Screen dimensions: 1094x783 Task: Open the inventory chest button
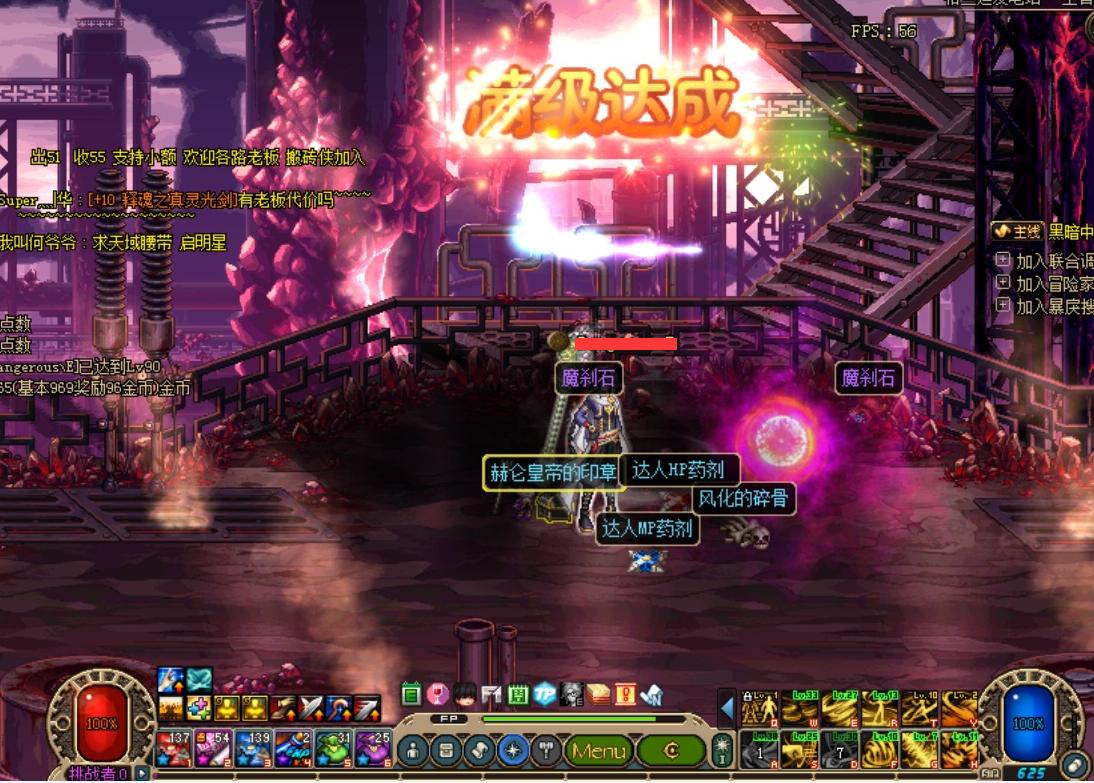point(446,750)
